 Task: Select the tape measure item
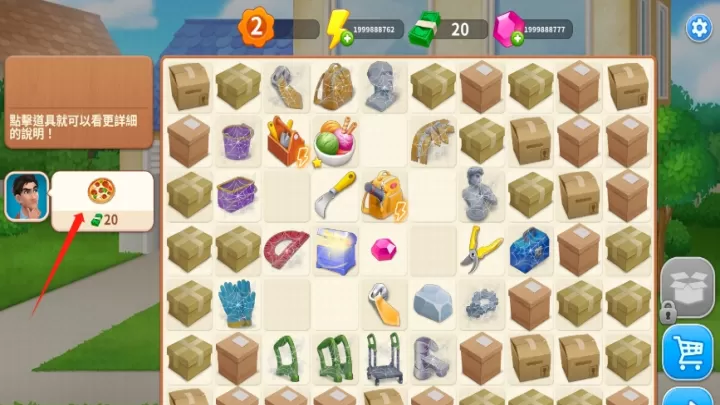point(384,301)
